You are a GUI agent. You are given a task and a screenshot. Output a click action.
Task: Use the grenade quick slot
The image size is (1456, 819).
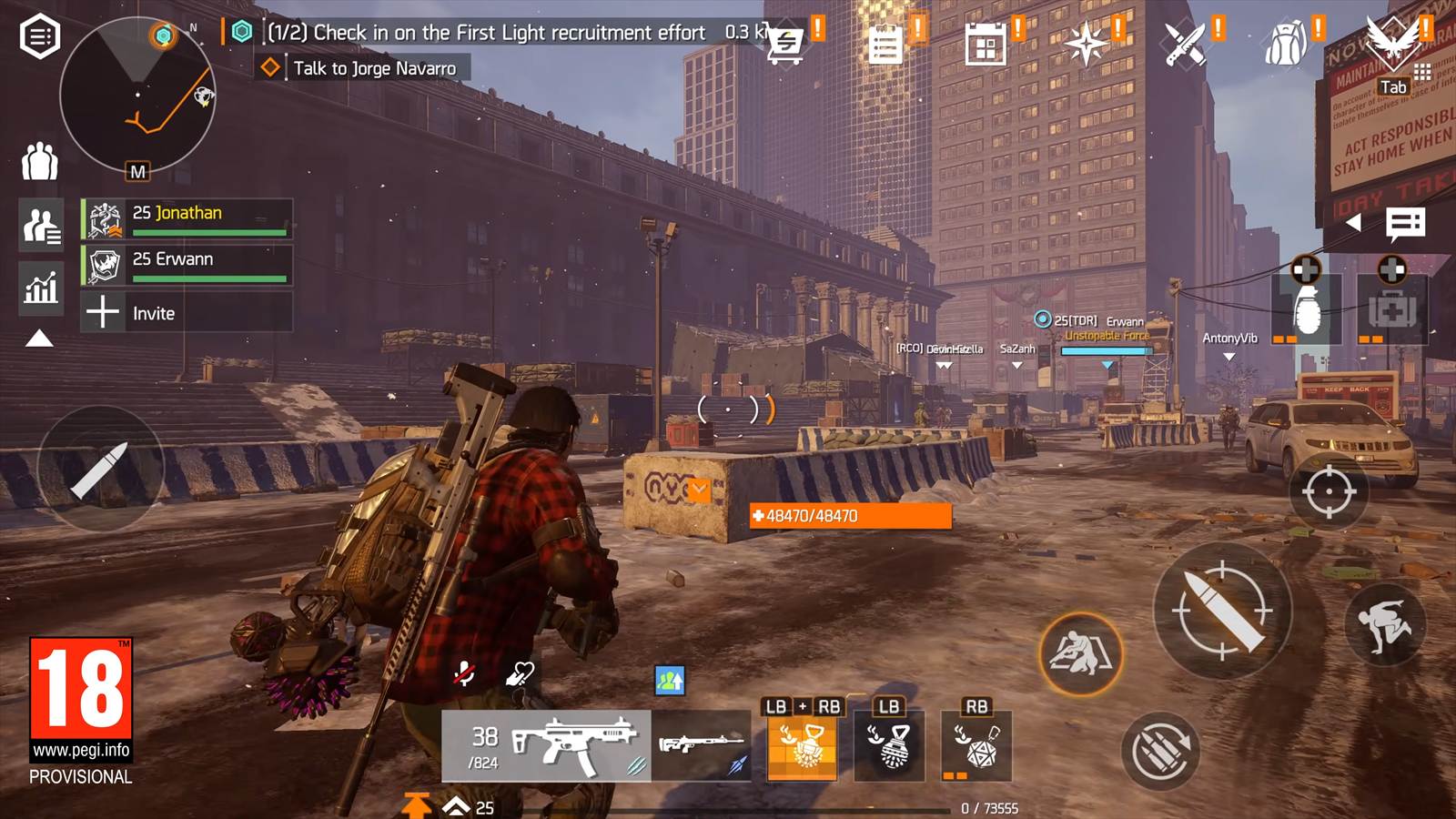(1306, 309)
